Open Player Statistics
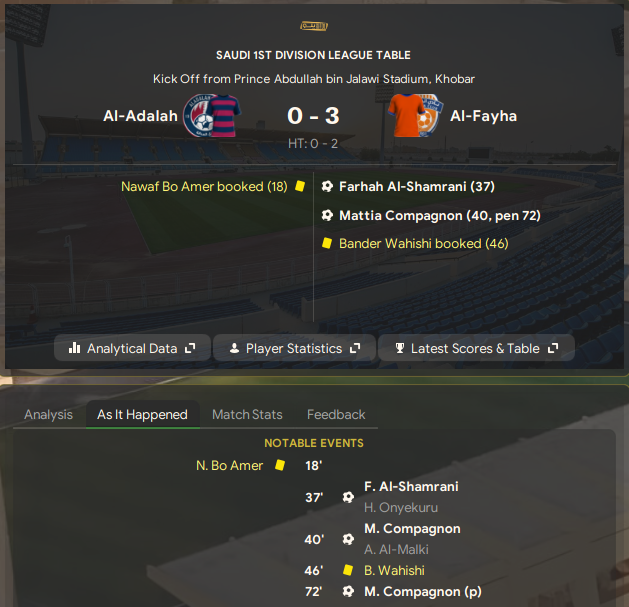629x607 pixels. pos(293,348)
